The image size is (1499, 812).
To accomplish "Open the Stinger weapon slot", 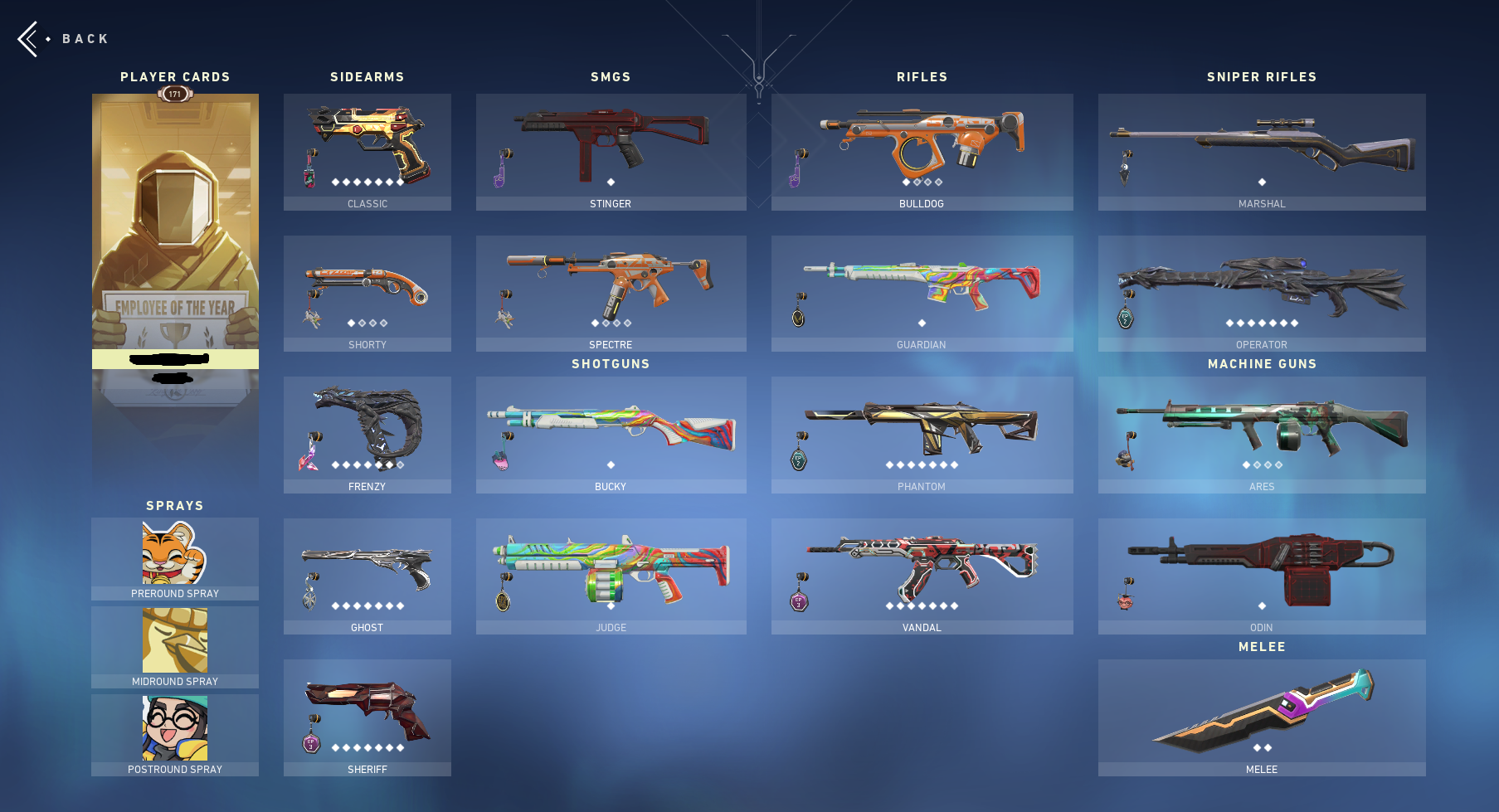I will pos(611,149).
